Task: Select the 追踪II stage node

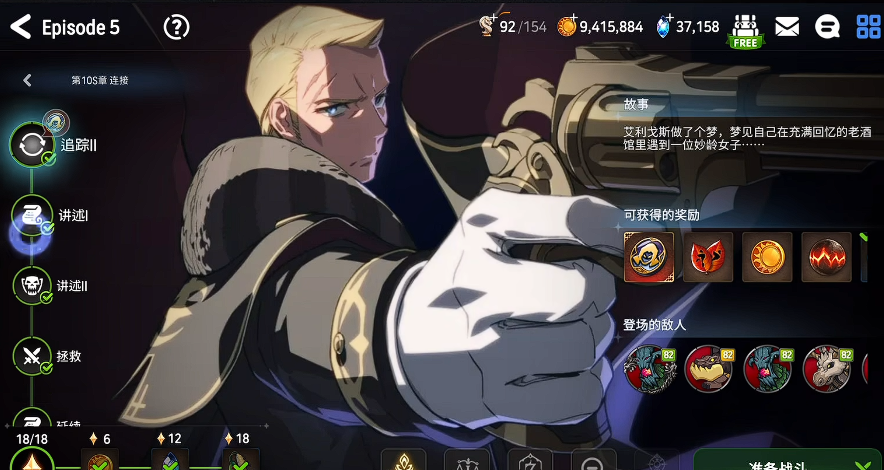Action: click(32, 145)
